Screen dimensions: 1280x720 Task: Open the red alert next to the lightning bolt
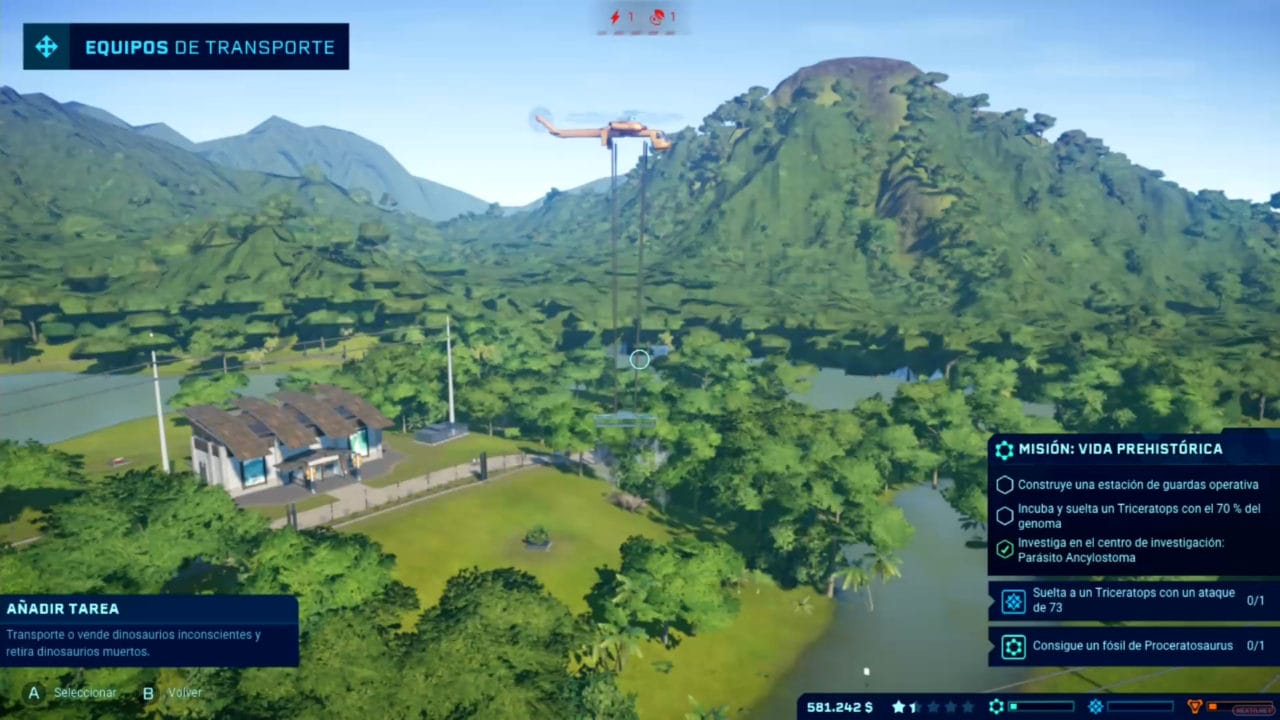[657, 17]
